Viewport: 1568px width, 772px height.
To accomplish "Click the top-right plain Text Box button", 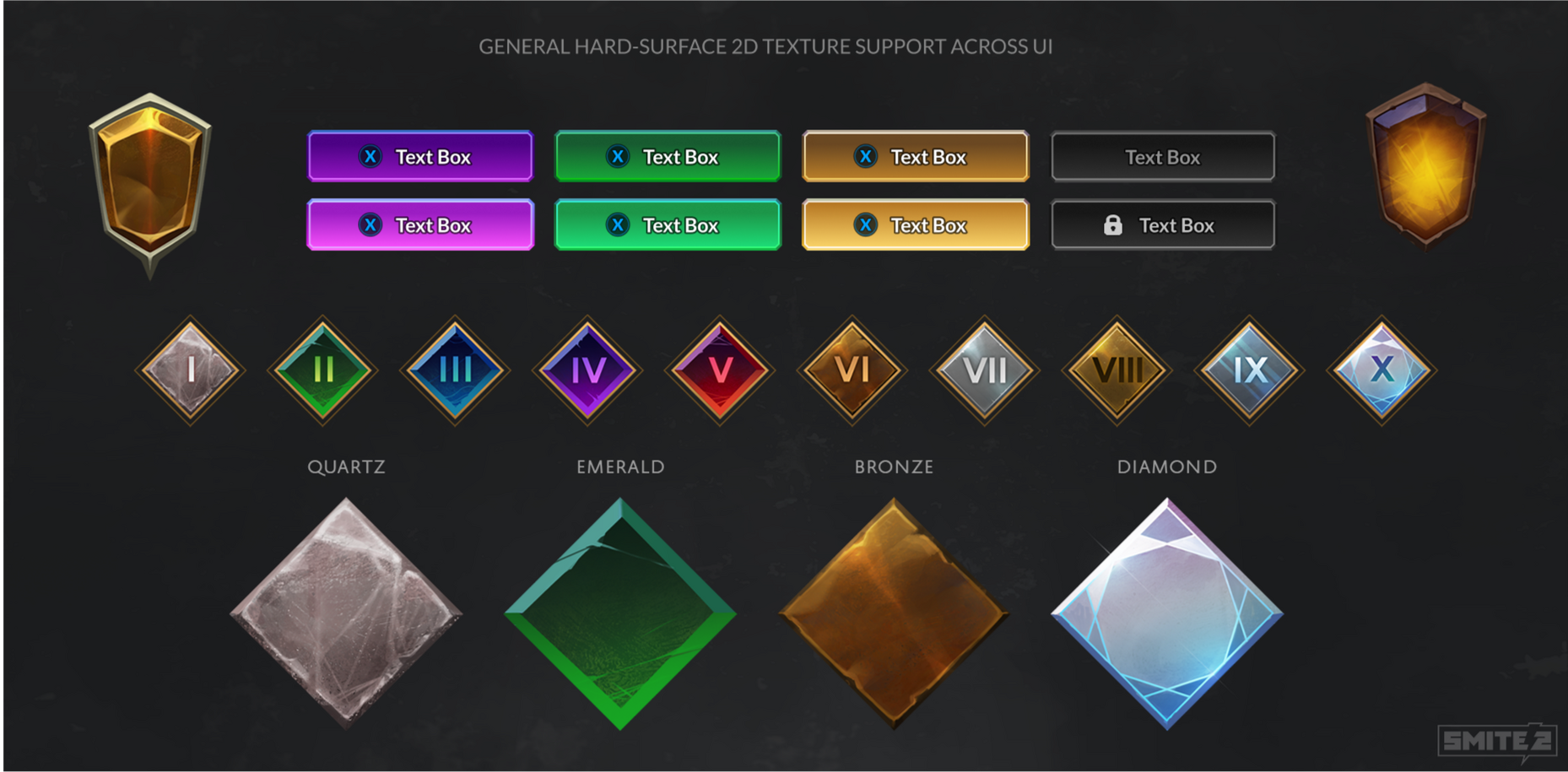I will click(x=1162, y=156).
